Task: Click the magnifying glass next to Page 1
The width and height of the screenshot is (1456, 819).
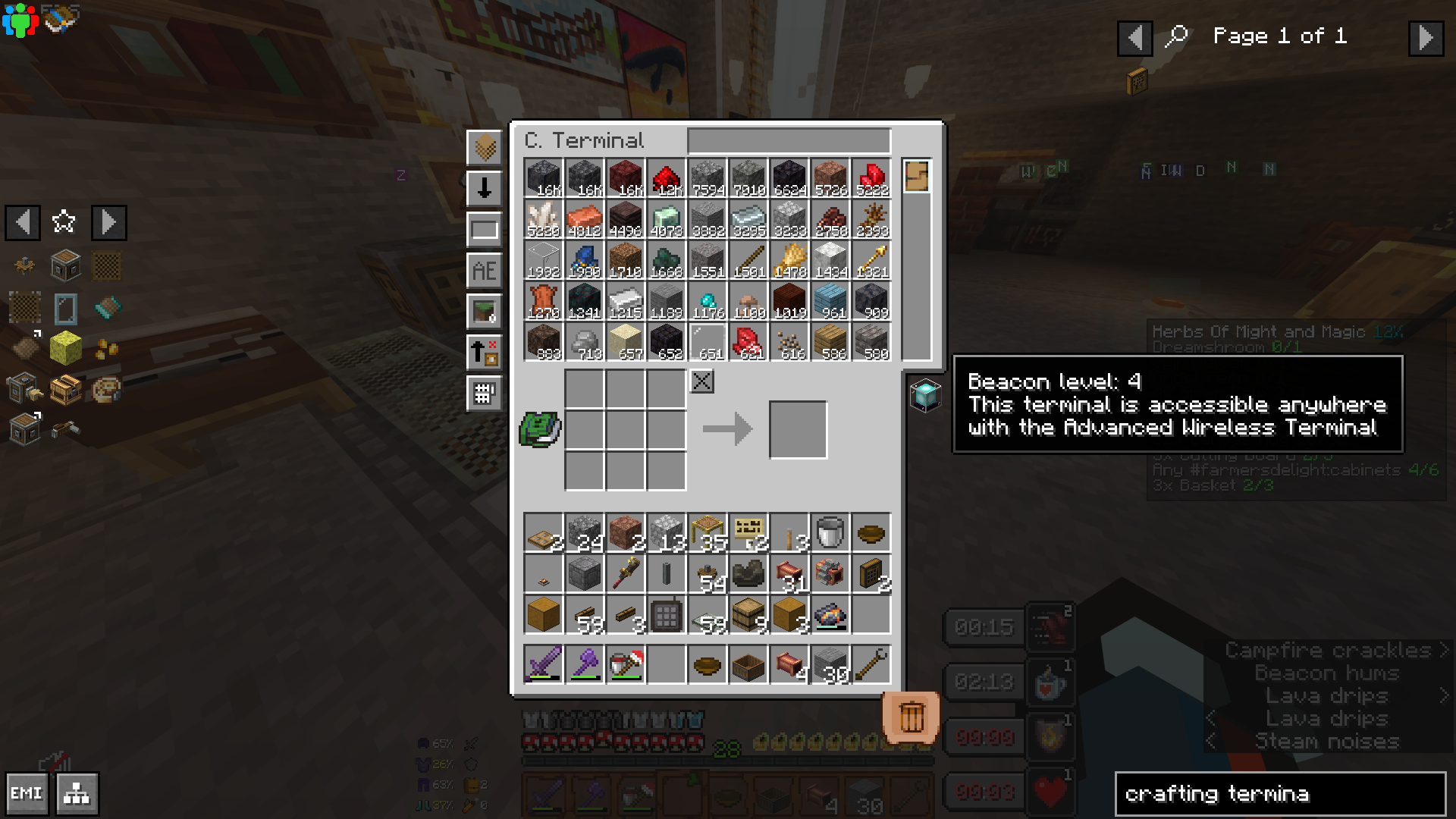Action: point(1177,35)
